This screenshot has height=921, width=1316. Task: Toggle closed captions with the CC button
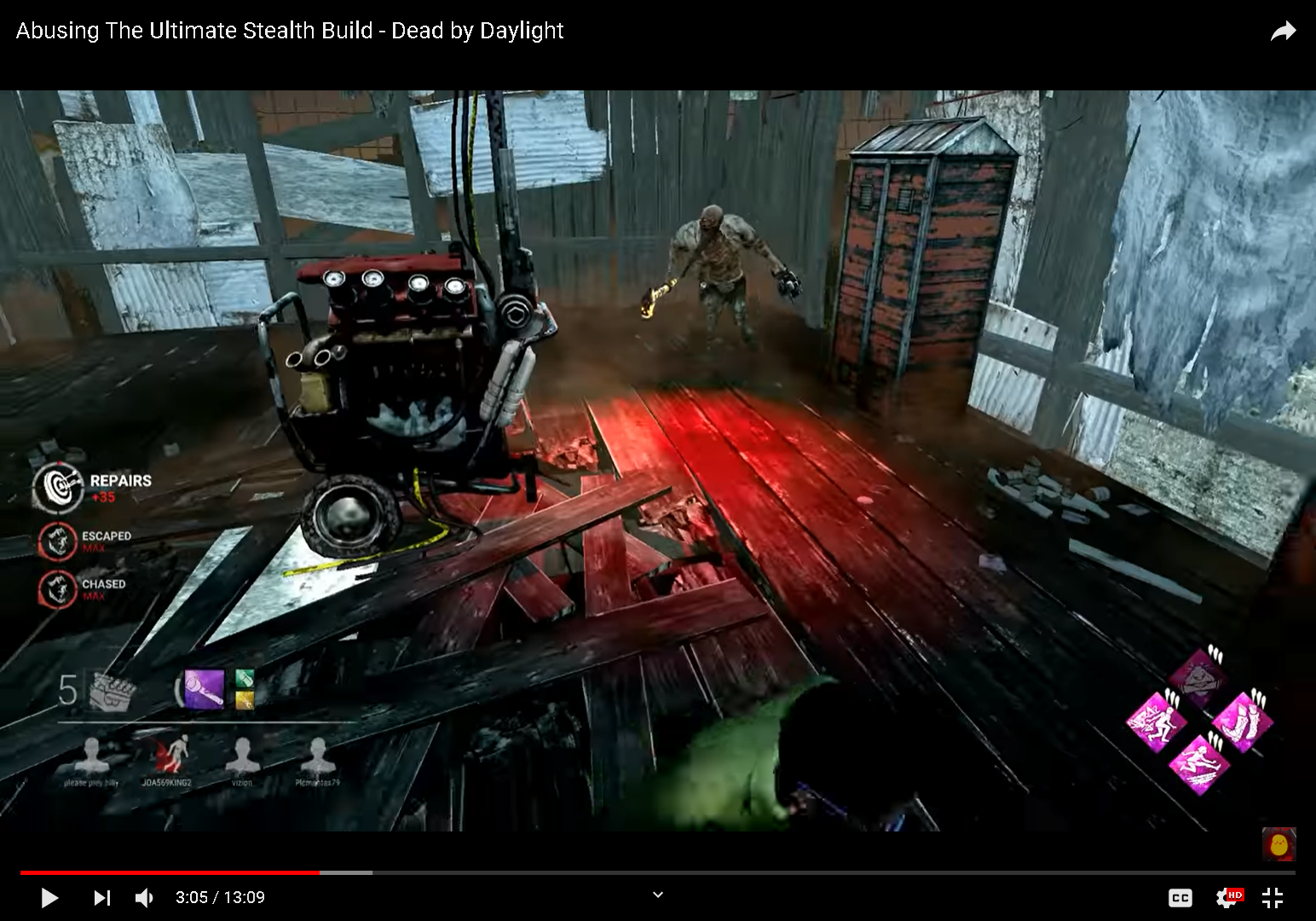tap(1180, 897)
